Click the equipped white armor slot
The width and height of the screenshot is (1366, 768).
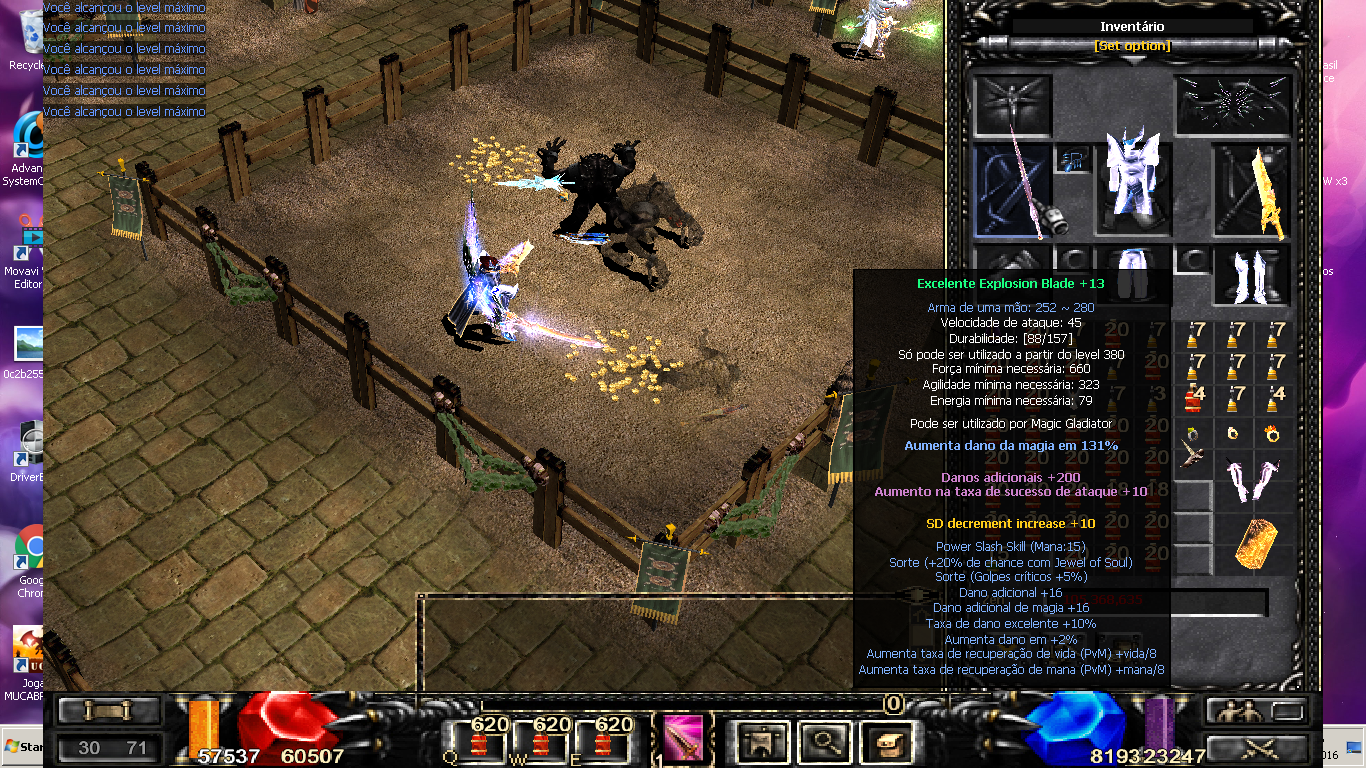pos(1132,182)
